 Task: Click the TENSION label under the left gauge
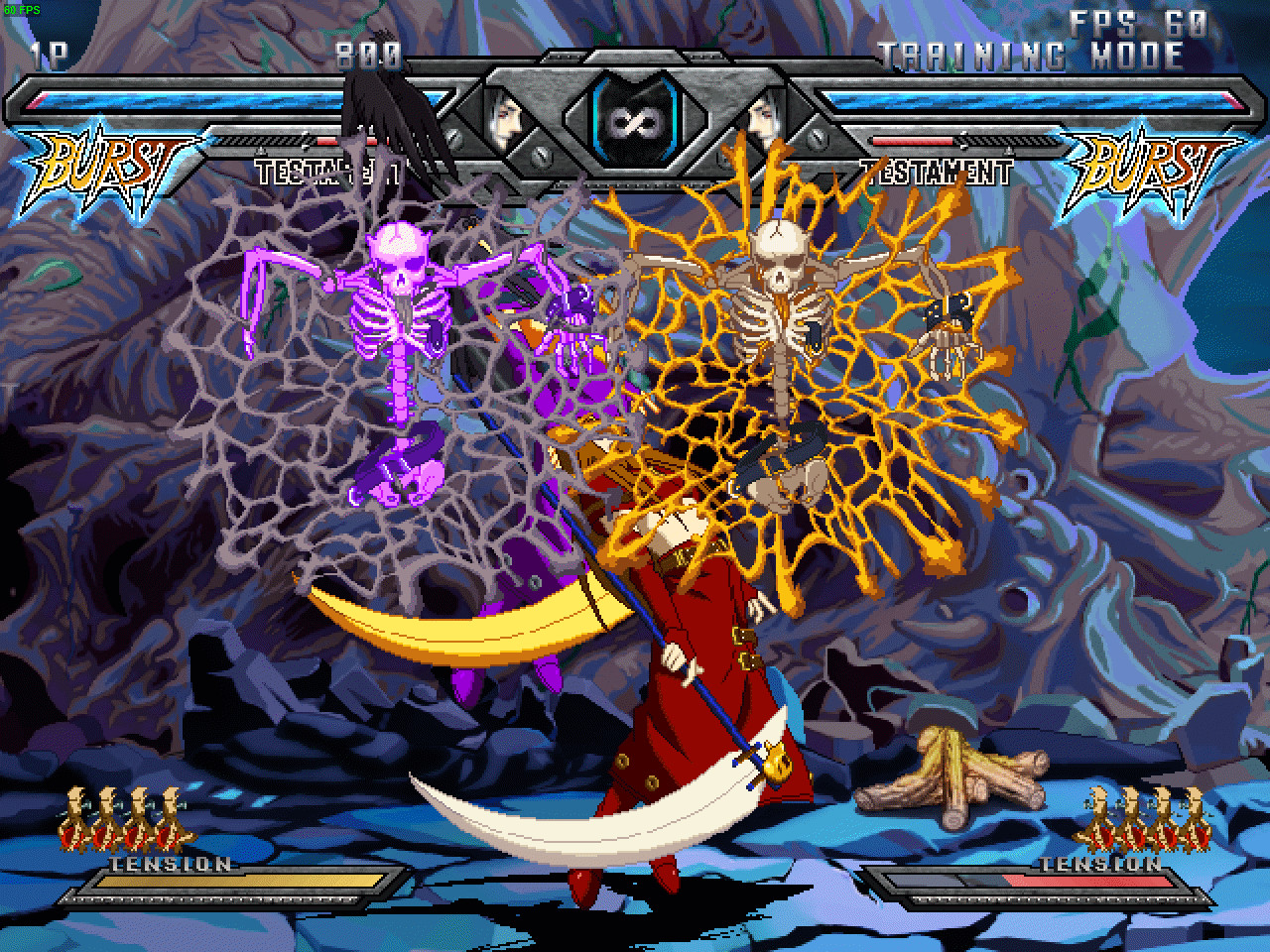point(171,863)
